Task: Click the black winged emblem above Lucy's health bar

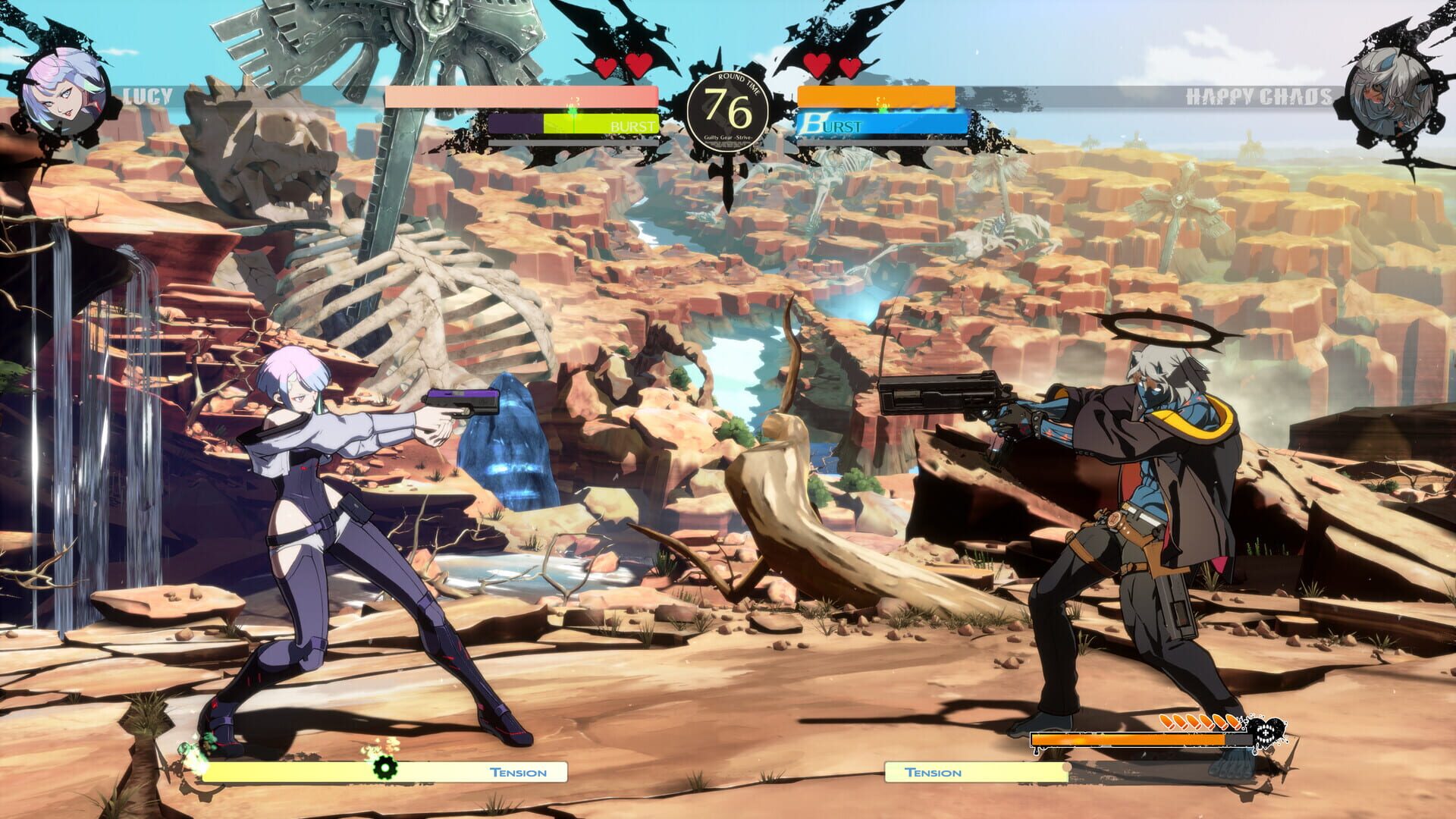Action: pos(622,34)
